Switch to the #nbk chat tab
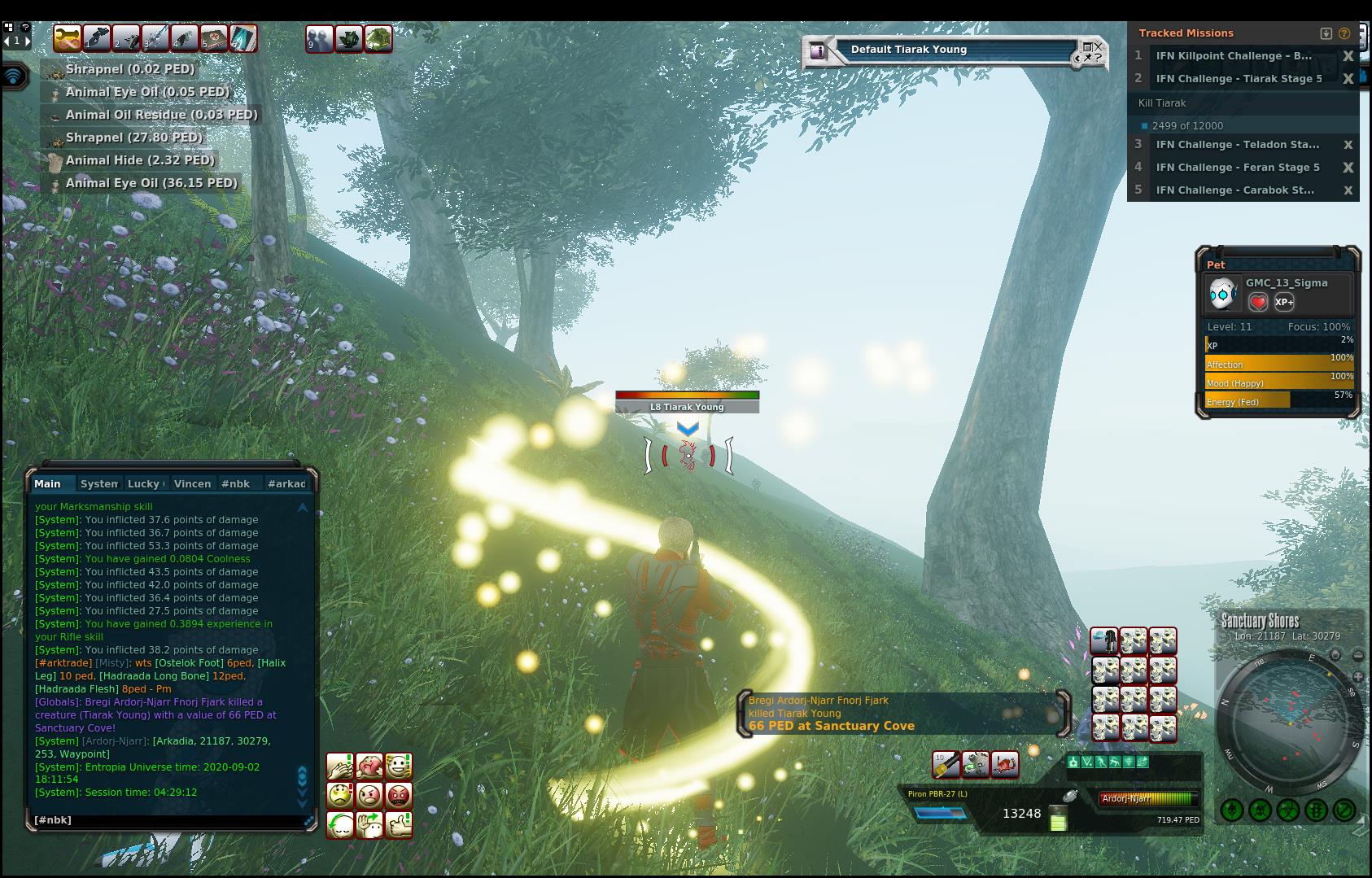The image size is (1372, 878). [235, 483]
